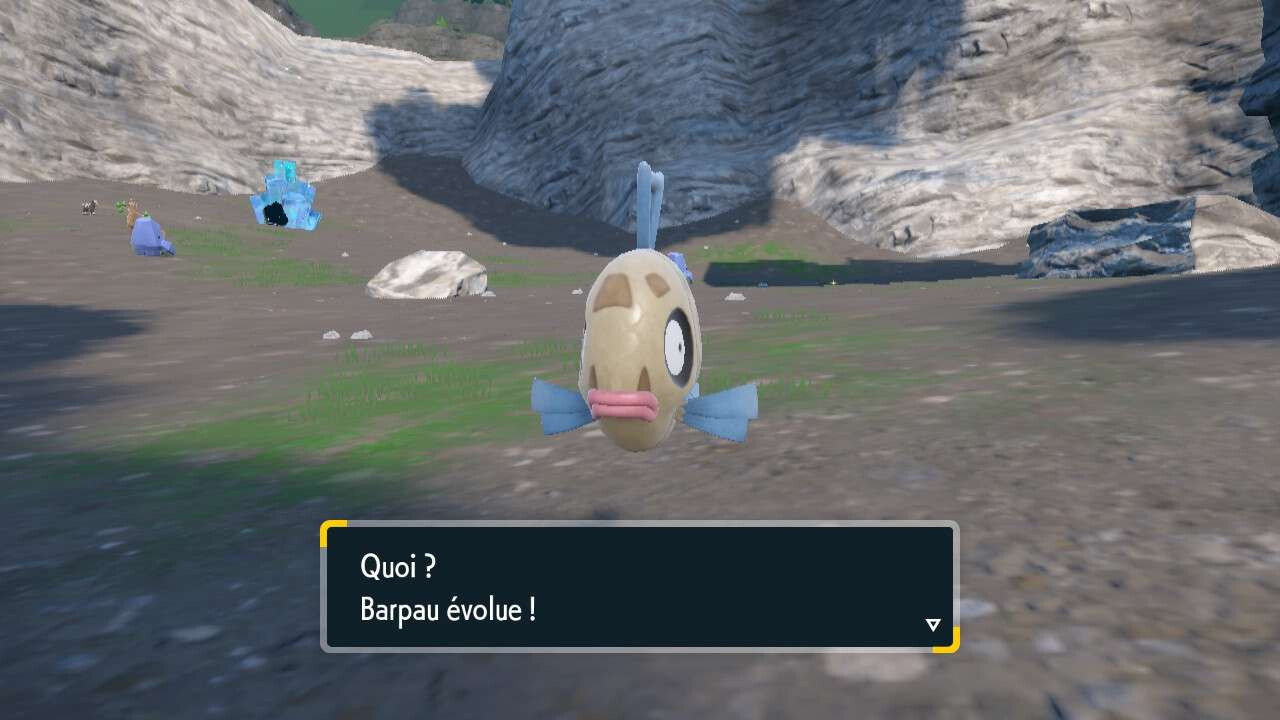
Task: Click the yellow corner accent of the dialogue box
Action: coord(330,530)
